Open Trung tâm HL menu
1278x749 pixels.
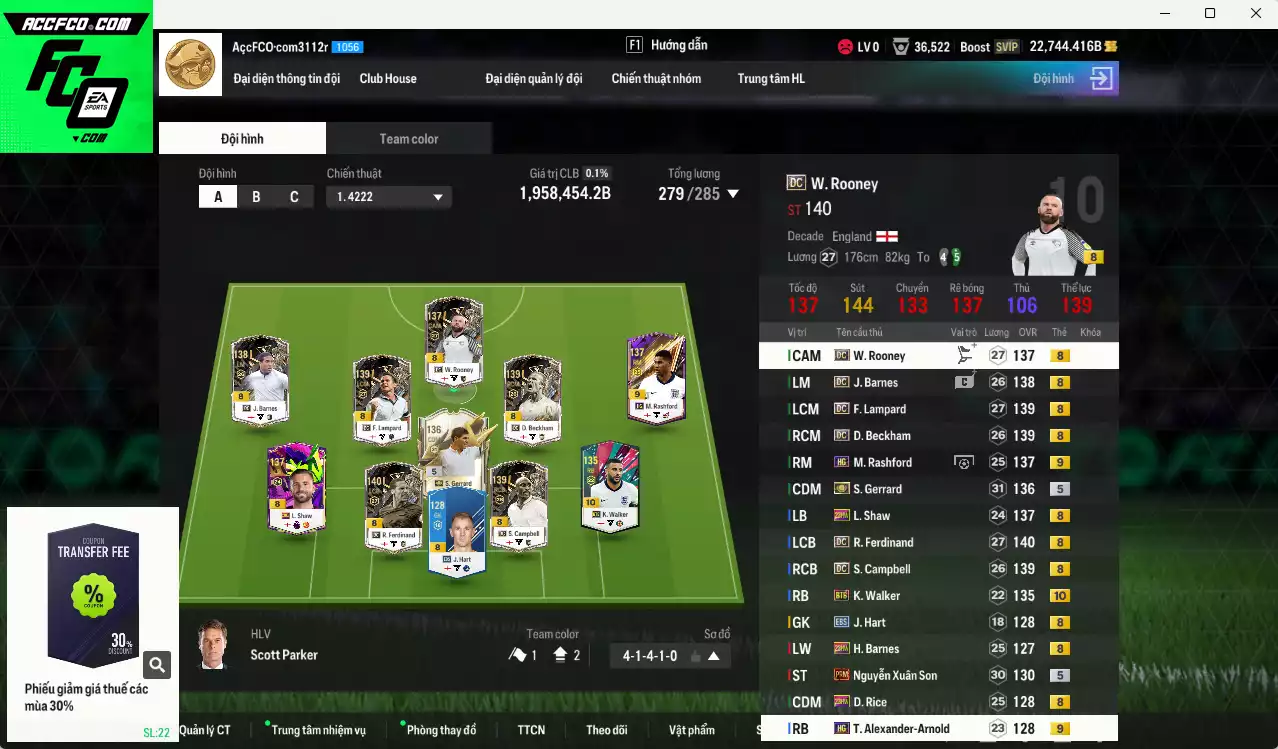pos(771,78)
